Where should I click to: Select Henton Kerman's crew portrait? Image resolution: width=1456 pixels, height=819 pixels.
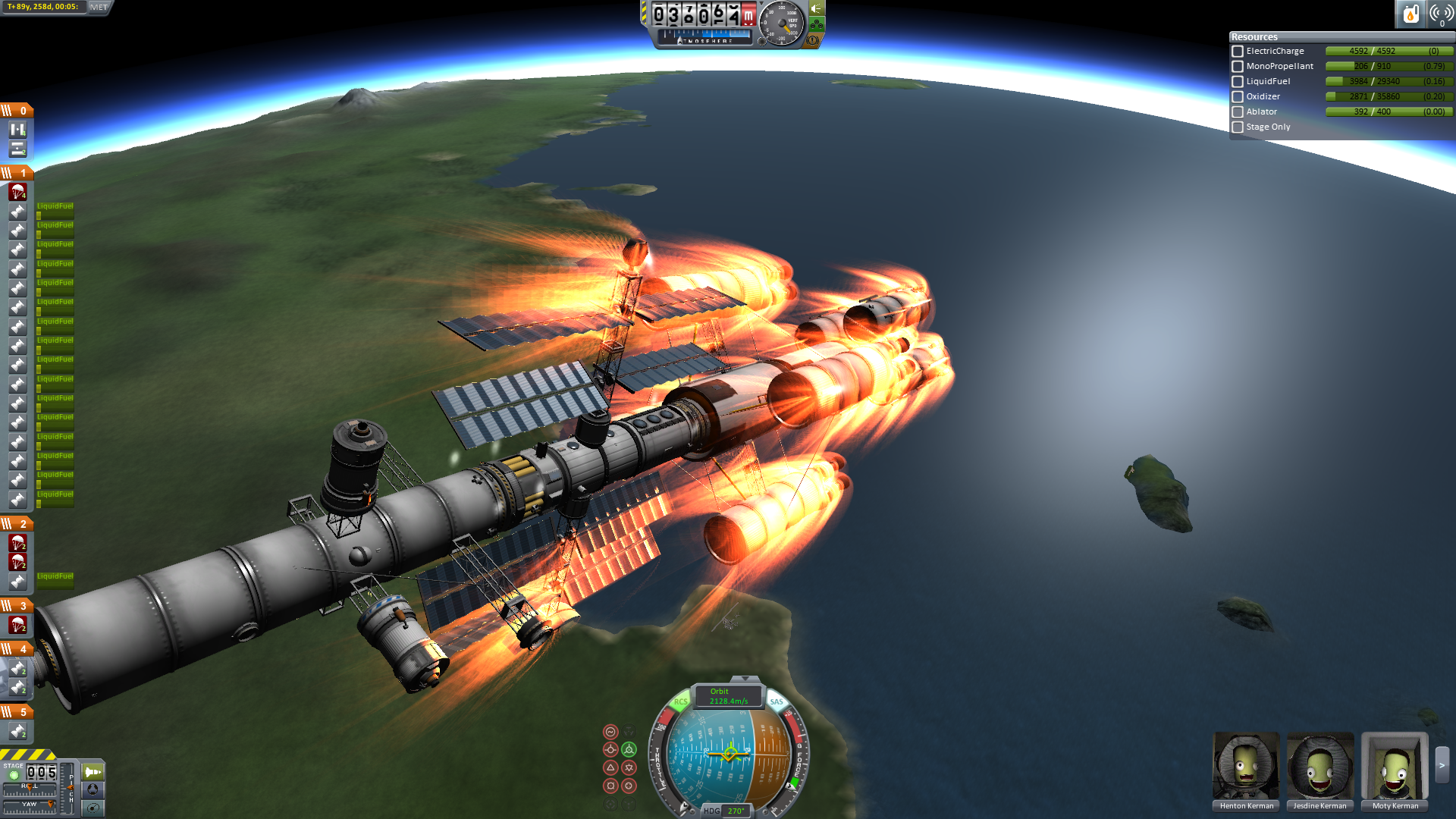1246,766
